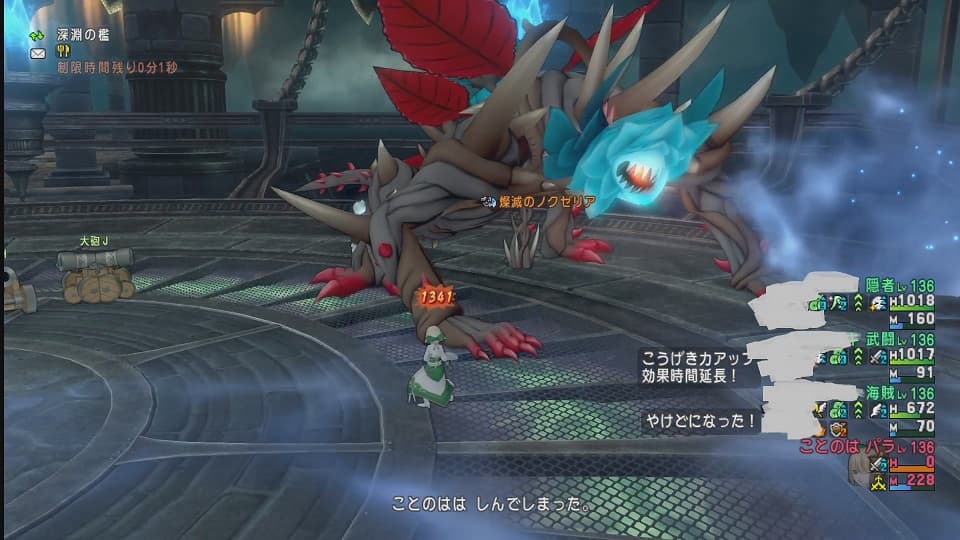Viewport: 960px width, 540px height.
Task: Click the green online-status arrows icon
Action: [x=38, y=34]
